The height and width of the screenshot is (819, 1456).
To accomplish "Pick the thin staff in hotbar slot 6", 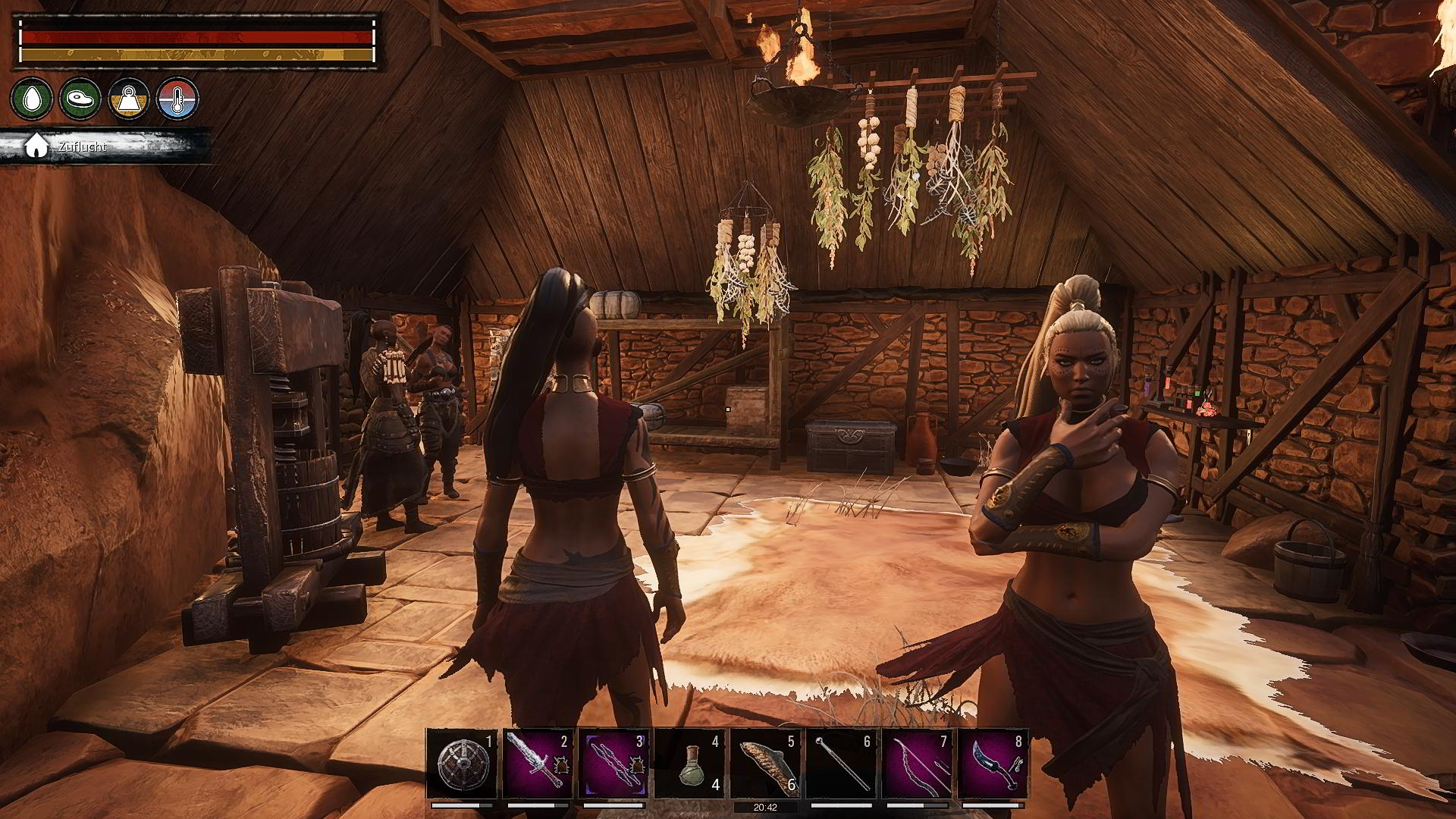I will click(841, 764).
